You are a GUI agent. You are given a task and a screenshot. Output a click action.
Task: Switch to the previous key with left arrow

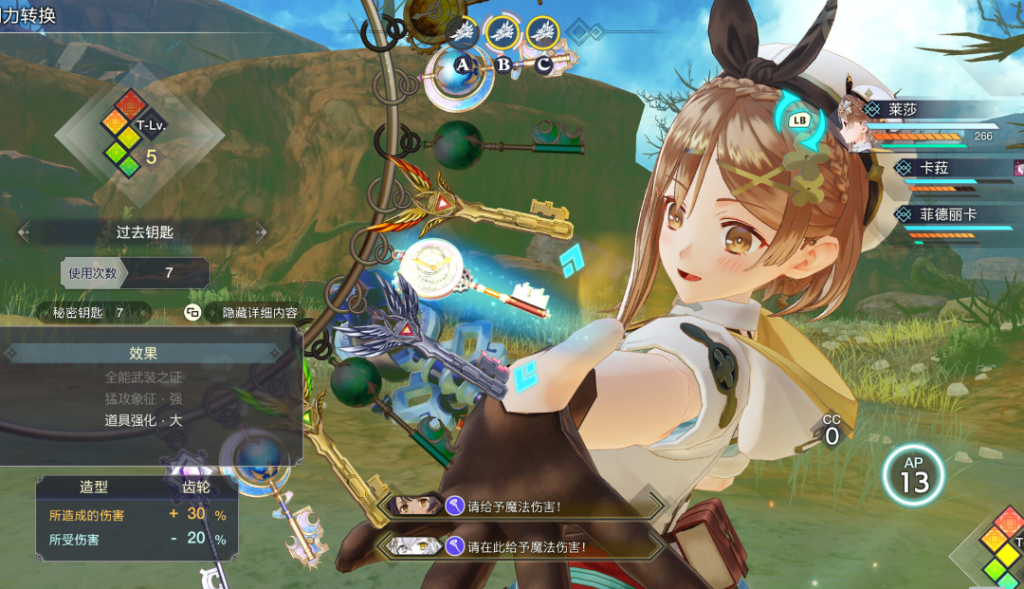click(24, 232)
